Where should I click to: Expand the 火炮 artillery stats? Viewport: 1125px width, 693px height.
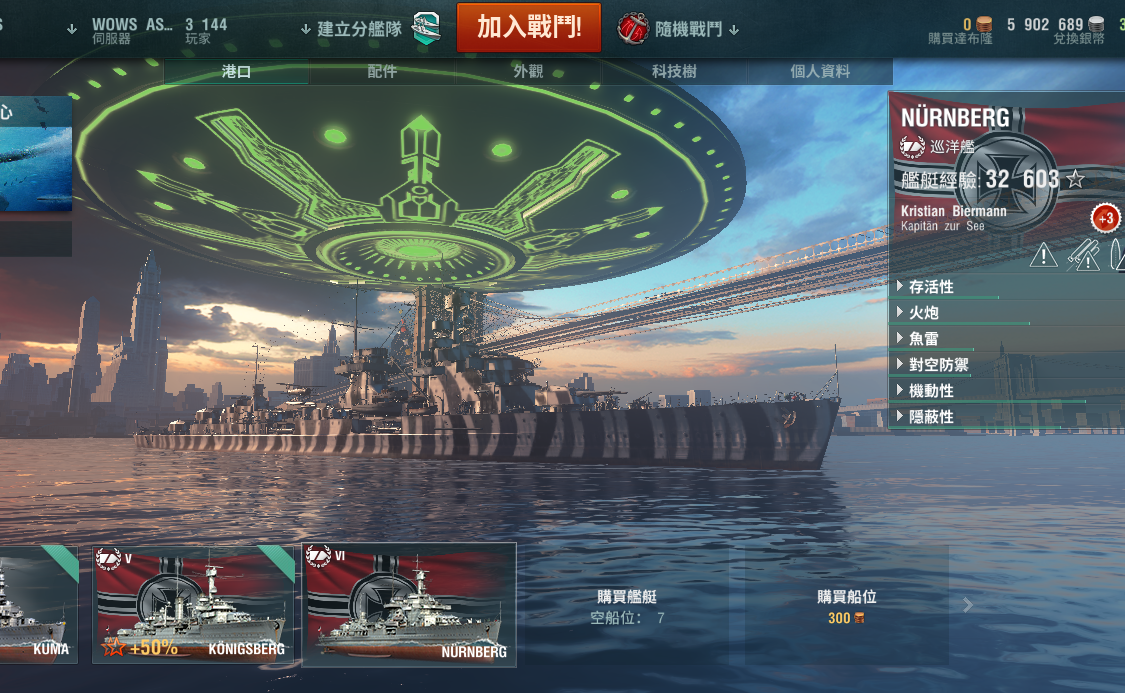coord(923,313)
